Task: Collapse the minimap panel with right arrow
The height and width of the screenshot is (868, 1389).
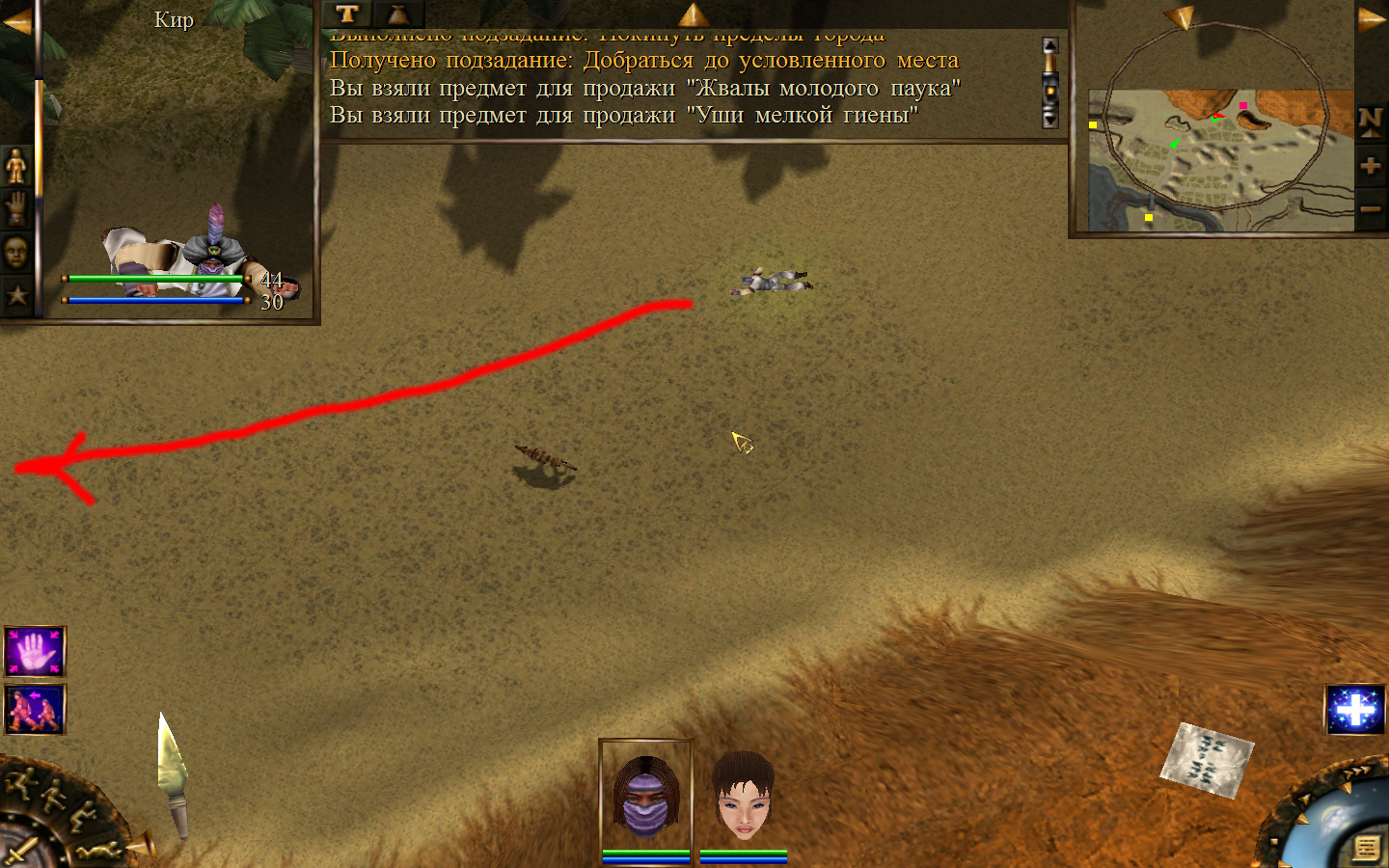Action: coord(1372,19)
